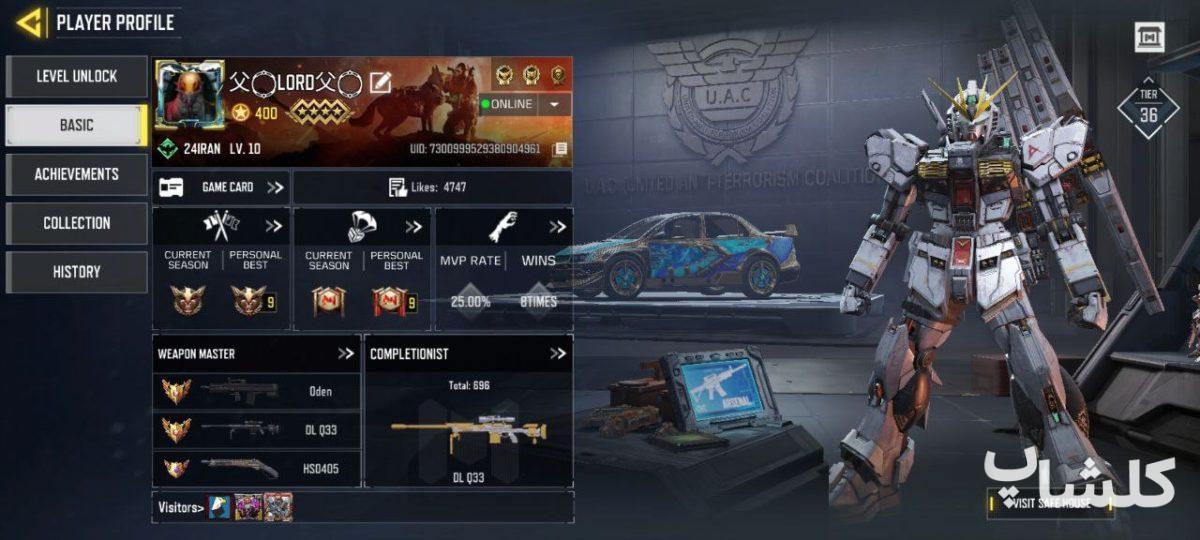Expand the Online status dropdown
1200x540 pixels.
(x=554, y=104)
